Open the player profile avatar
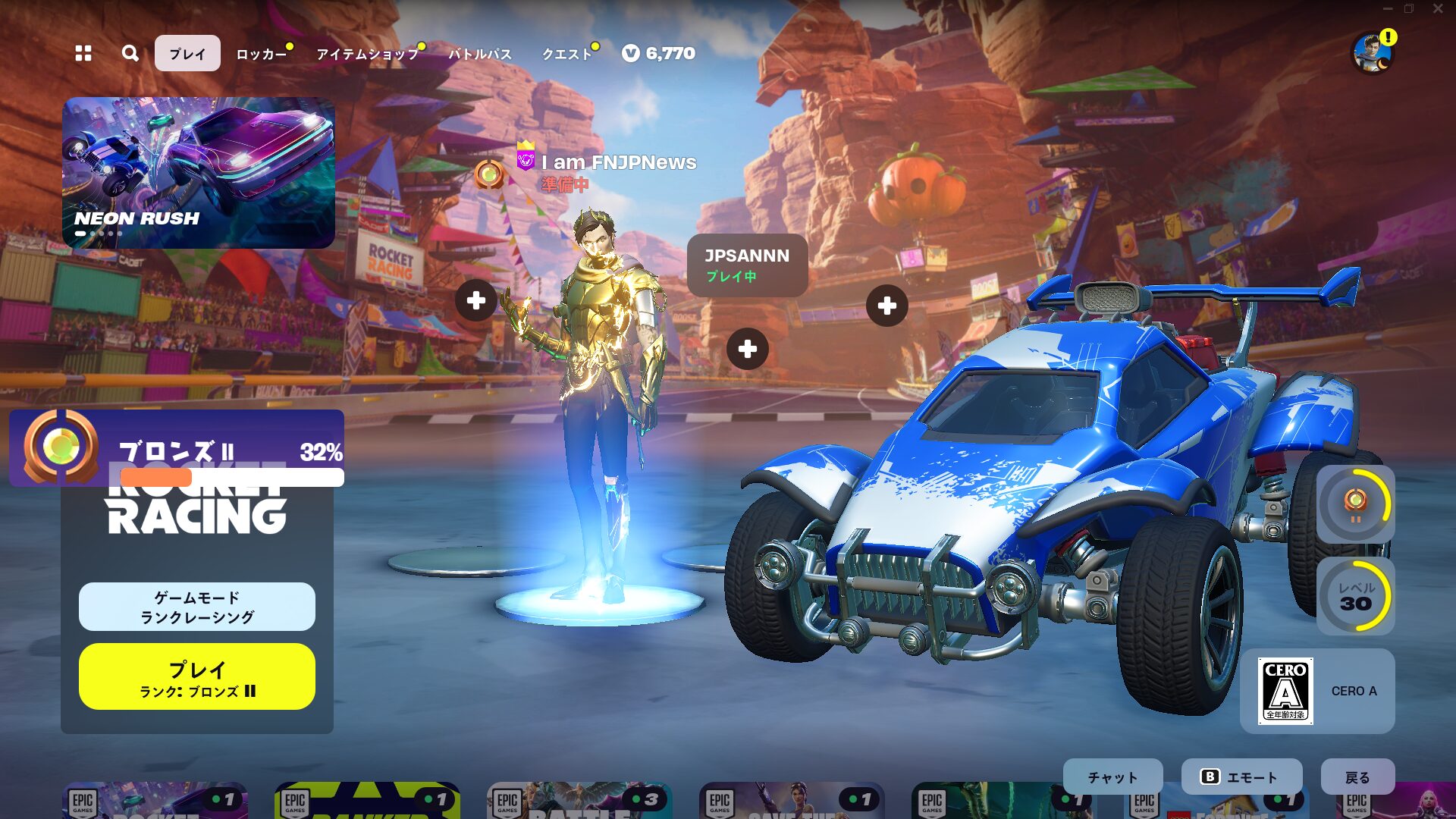1456x819 pixels. (1373, 53)
